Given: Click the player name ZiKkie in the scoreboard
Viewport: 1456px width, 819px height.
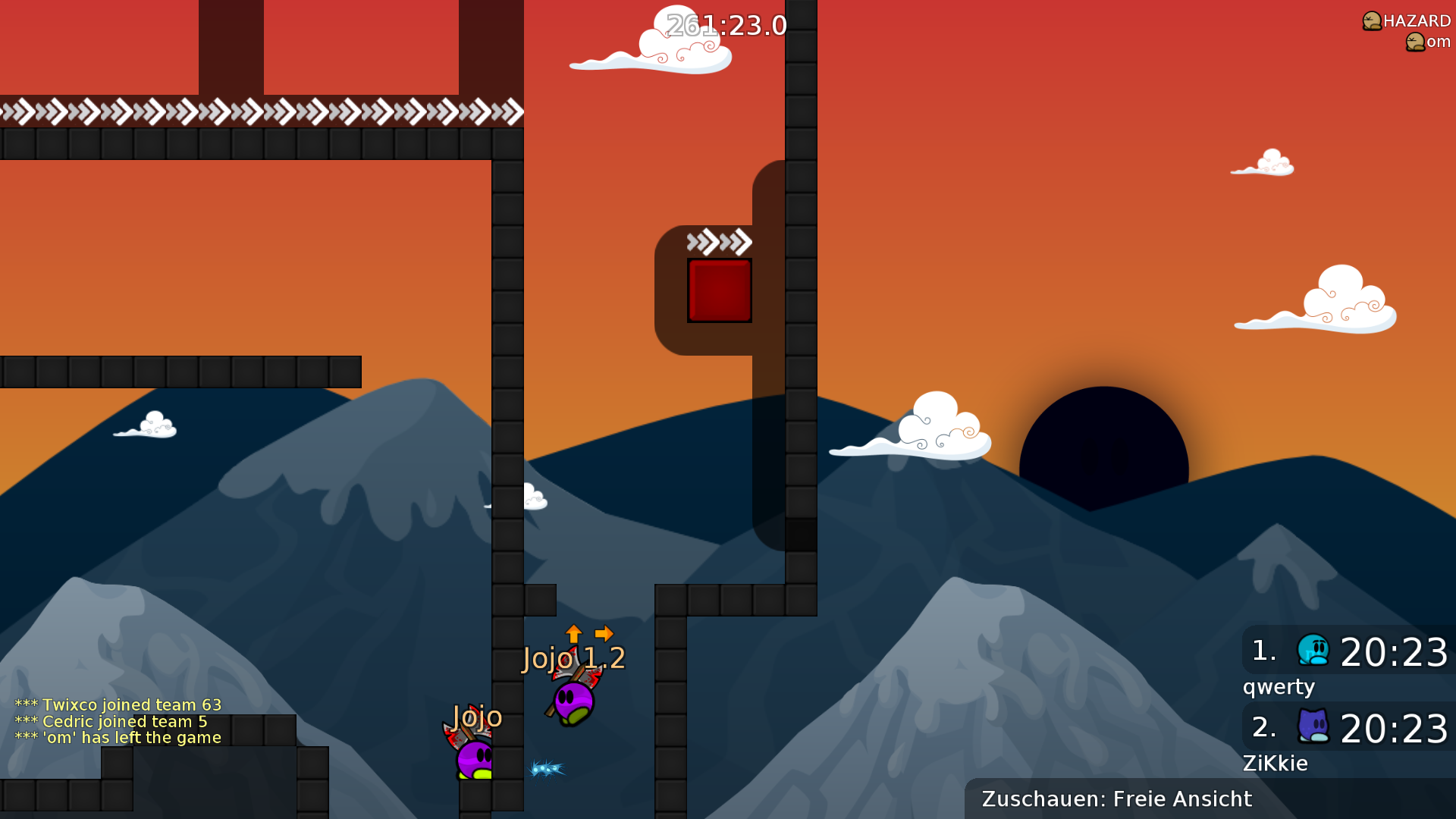Looking at the screenshot, I should click(x=1274, y=763).
